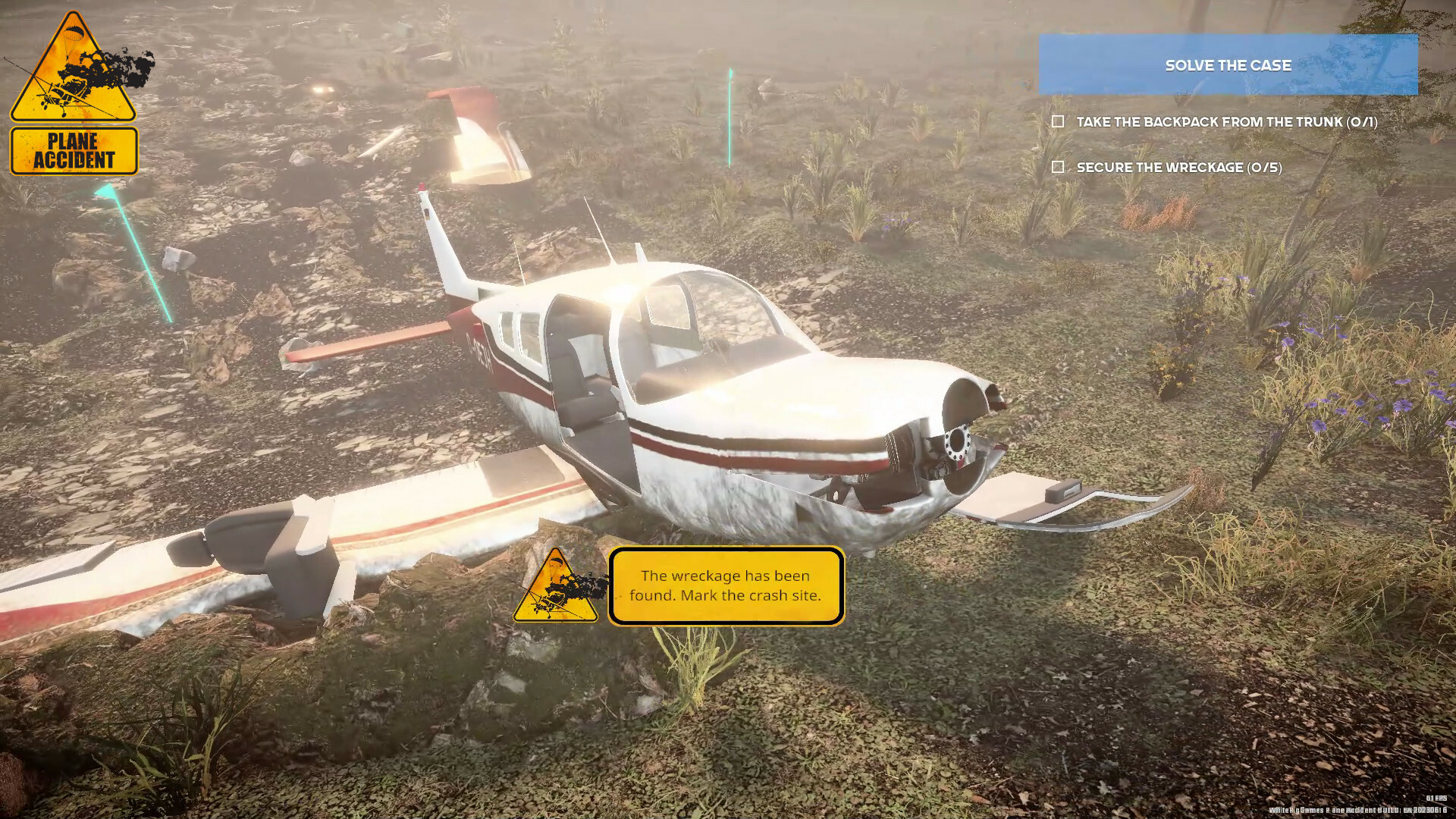
Task: Click the SOLVE THE CASE header banner
Action: [x=1228, y=65]
